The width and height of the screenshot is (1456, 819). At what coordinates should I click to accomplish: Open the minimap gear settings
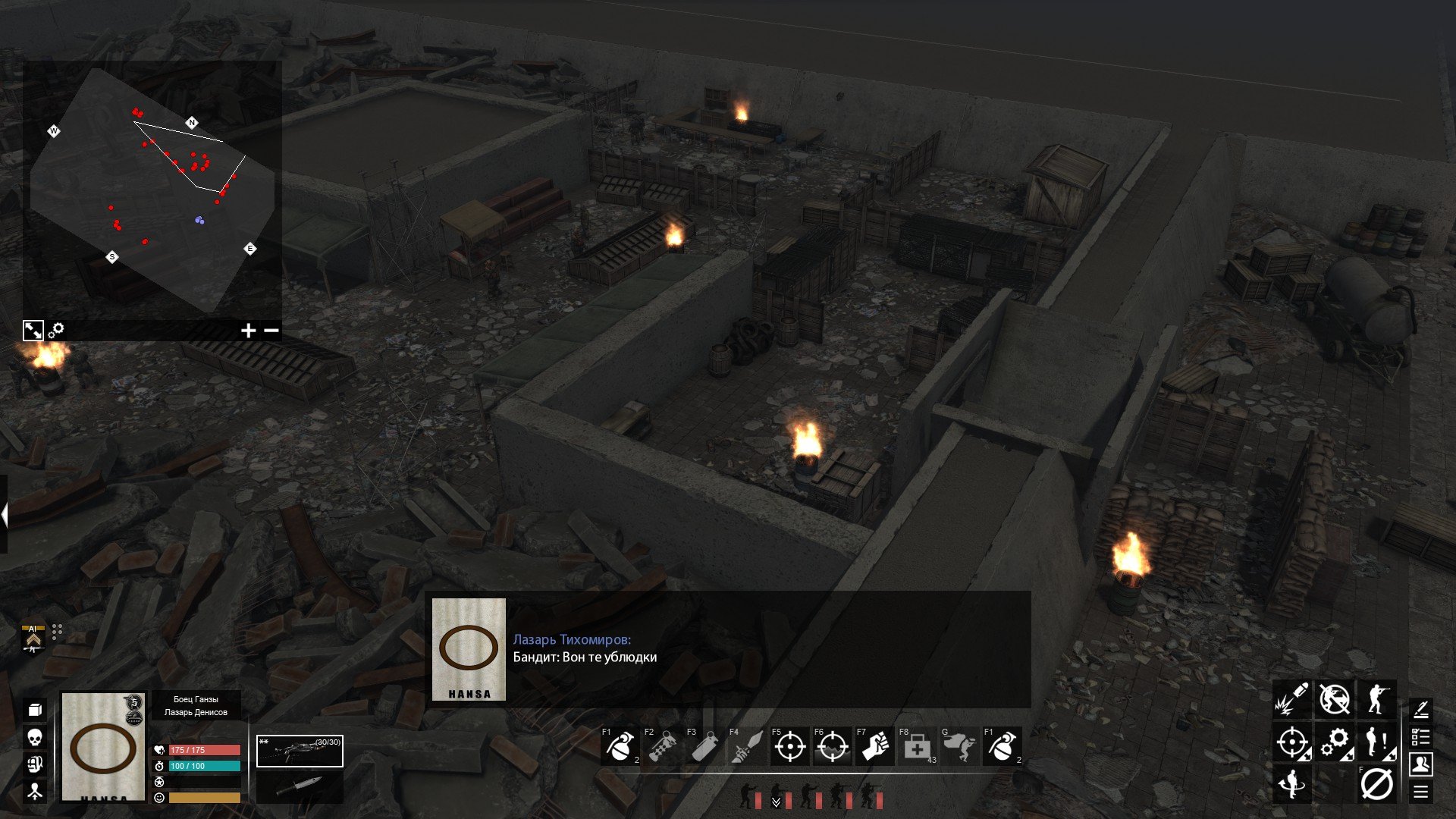[x=56, y=331]
